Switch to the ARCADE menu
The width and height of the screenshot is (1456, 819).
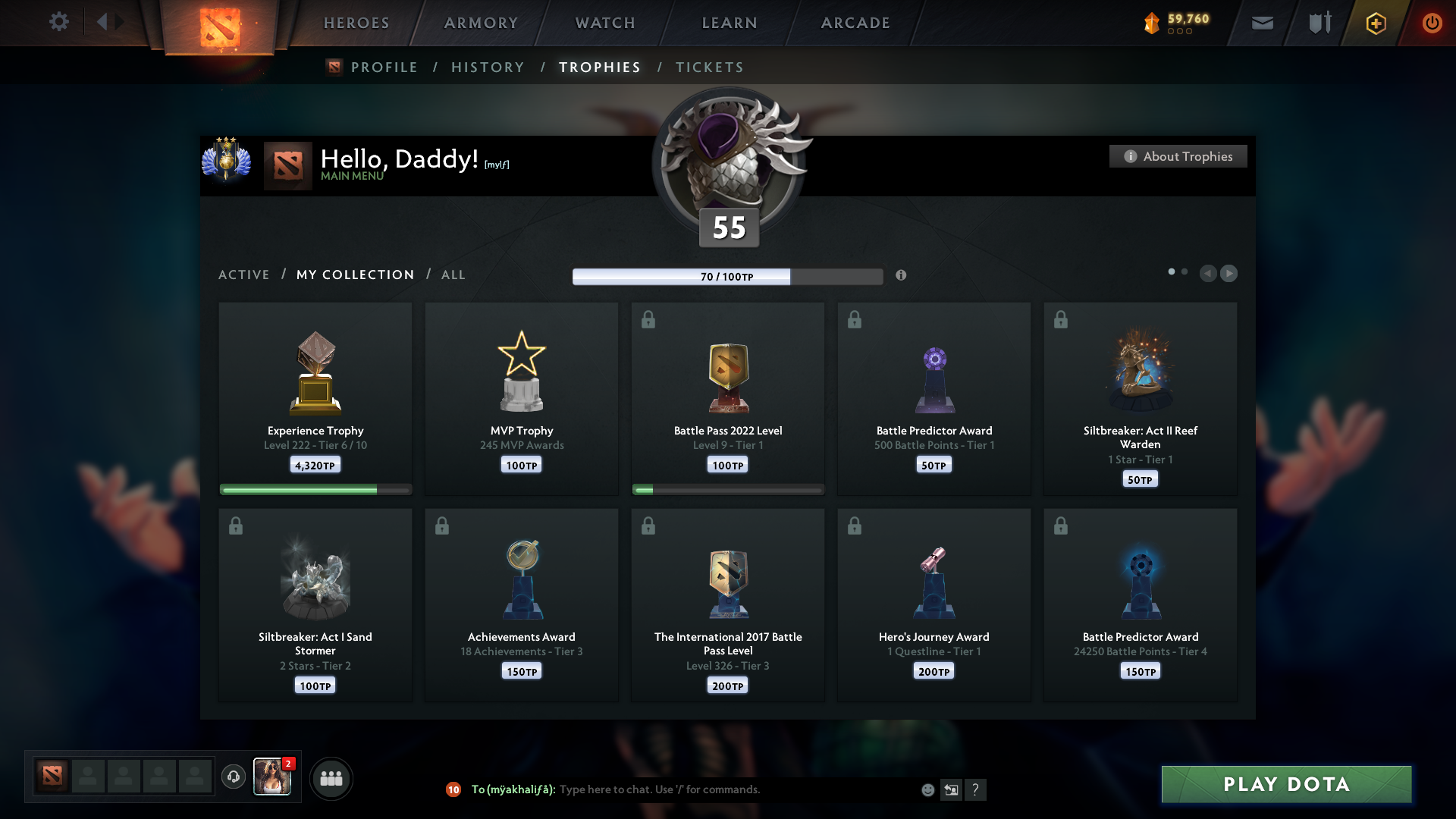pos(855,23)
